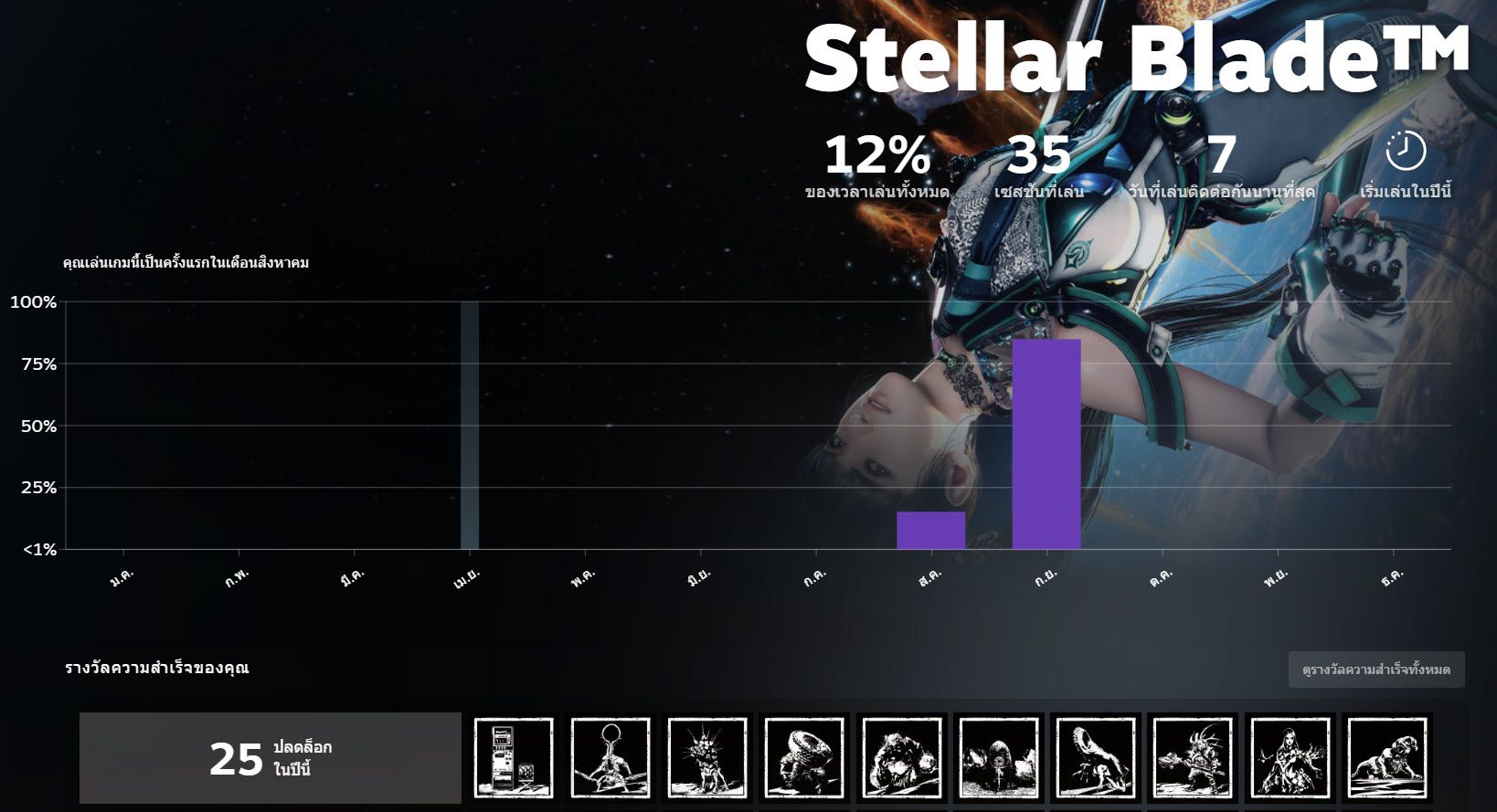Select the four-legged crawling beast achievement icon

(1386, 758)
